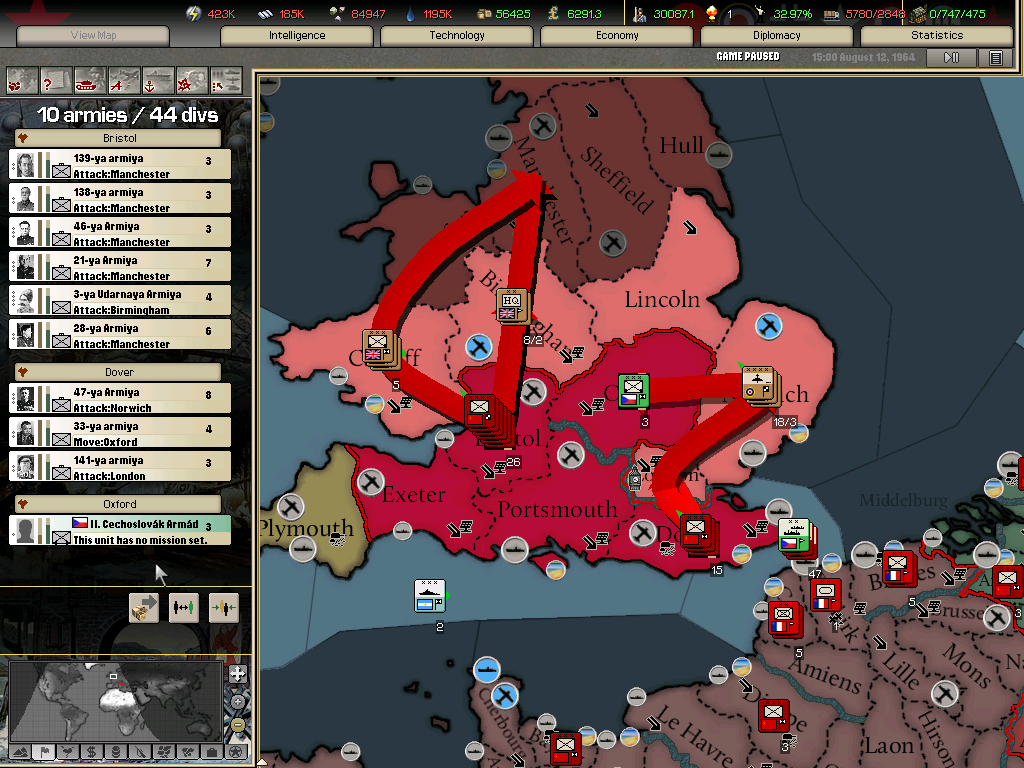This screenshot has height=768, width=1024.
Task: Open air units list with plane icon
Action: (x=123, y=79)
